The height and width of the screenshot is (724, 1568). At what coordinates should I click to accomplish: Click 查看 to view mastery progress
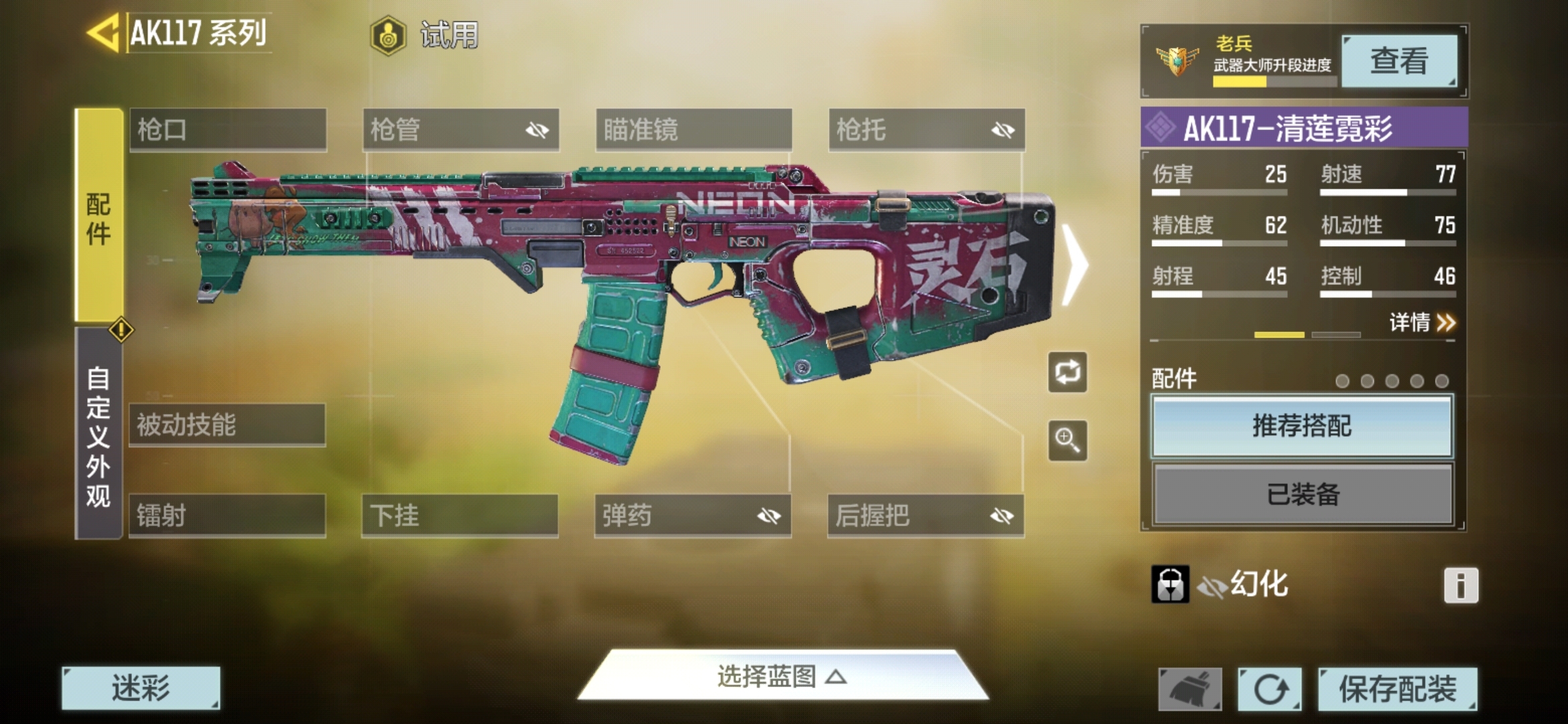[x=1398, y=62]
